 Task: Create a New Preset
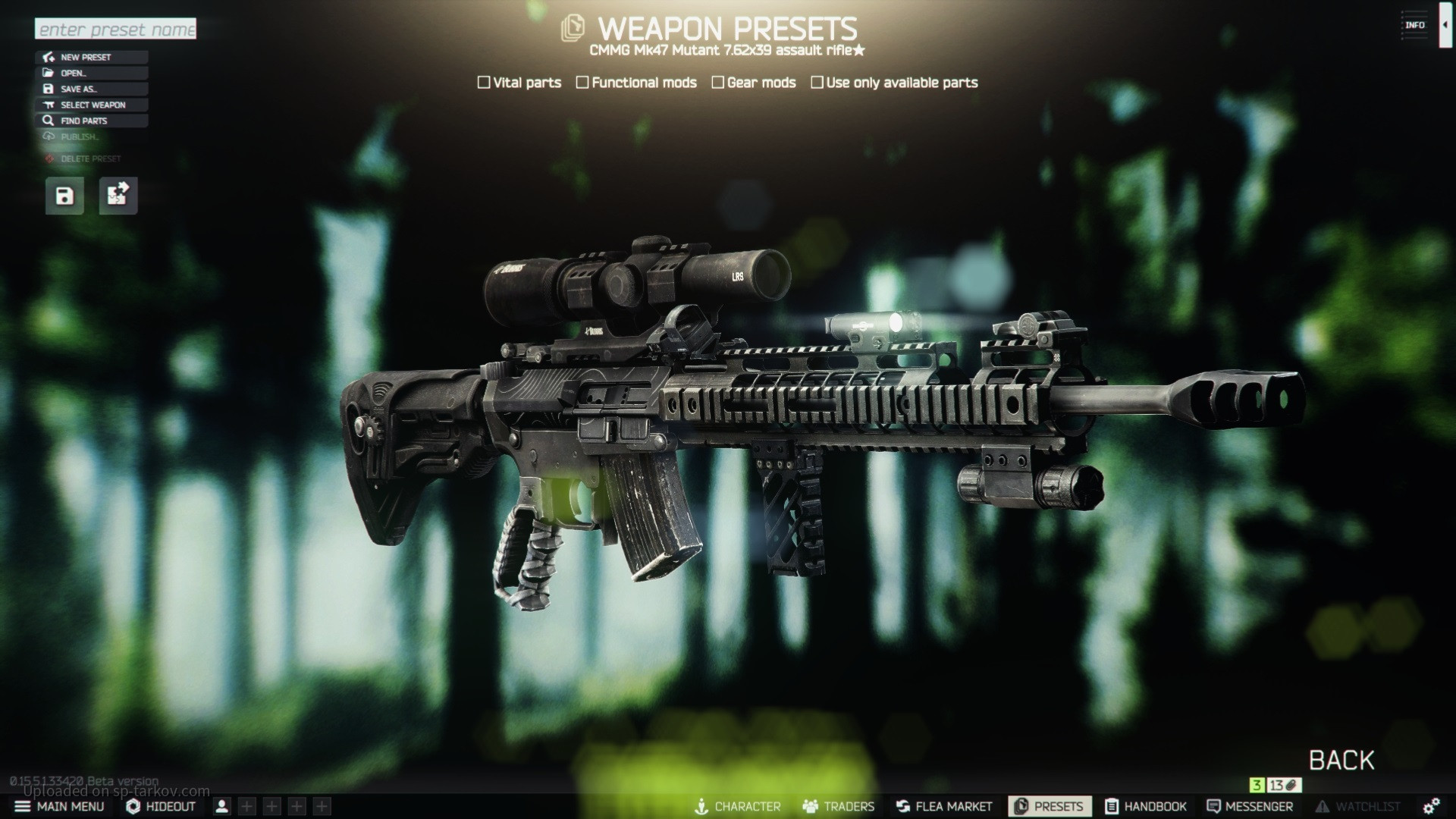click(91, 58)
